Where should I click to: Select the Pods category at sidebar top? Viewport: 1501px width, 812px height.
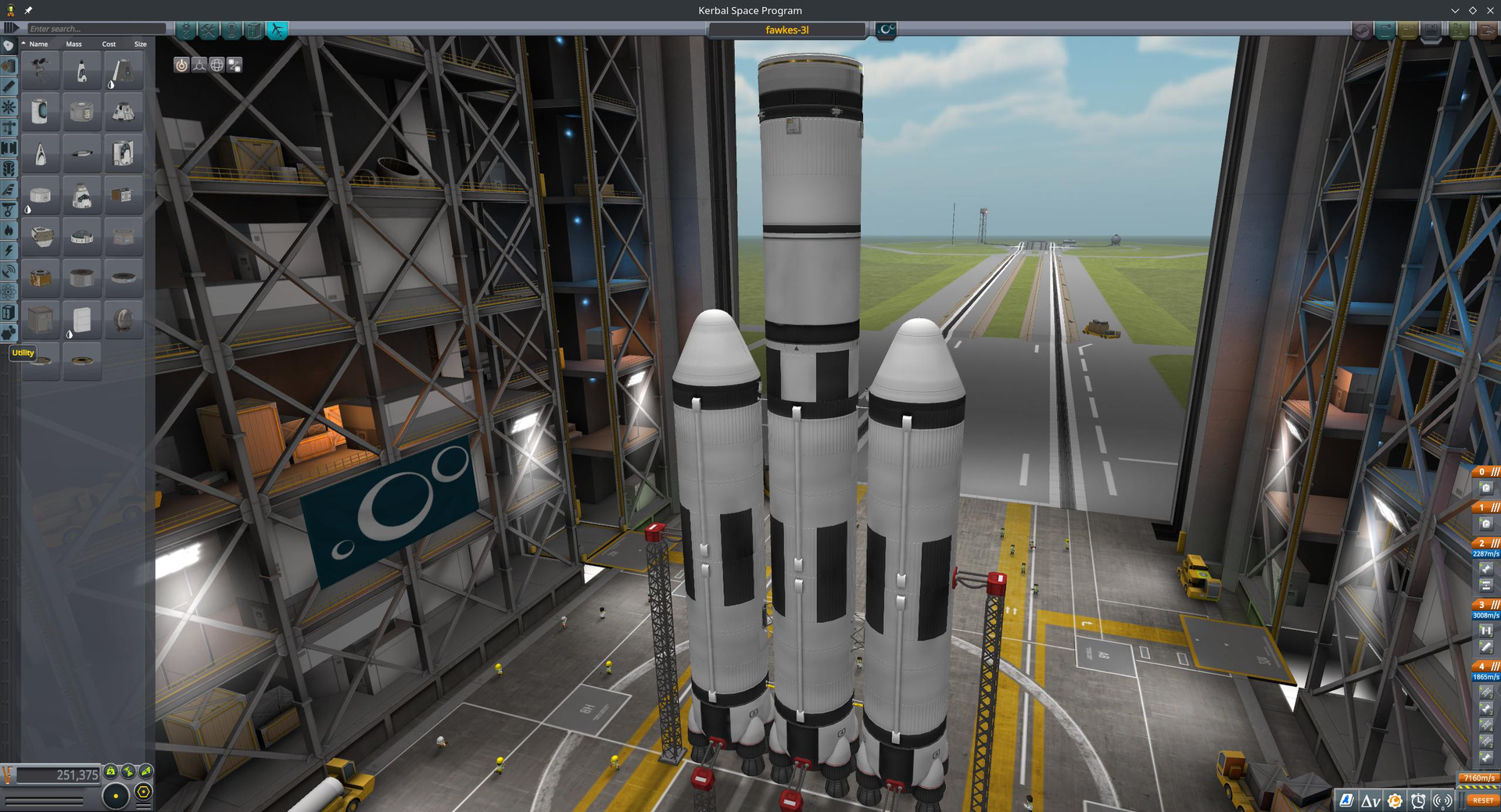point(8,46)
